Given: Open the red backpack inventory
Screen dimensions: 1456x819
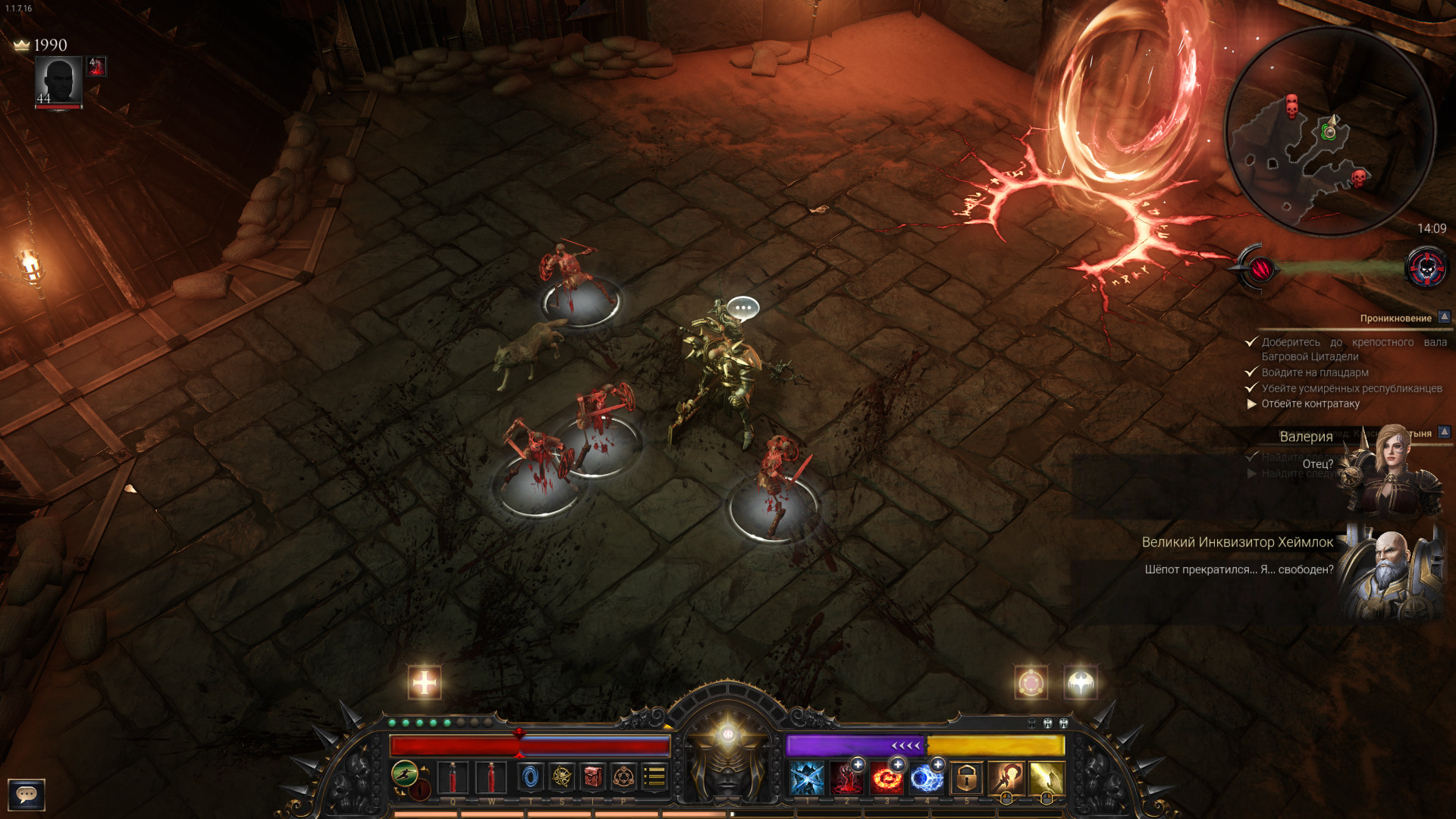Looking at the screenshot, I should [593, 777].
